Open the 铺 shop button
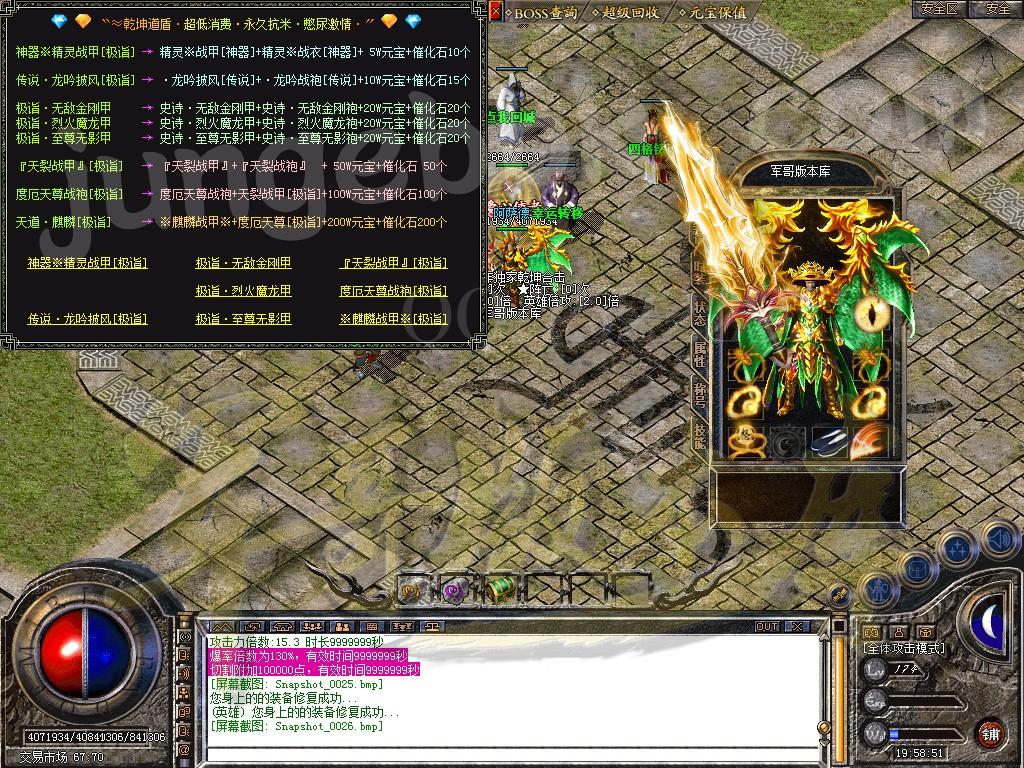Image resolution: width=1024 pixels, height=768 pixels. (x=991, y=732)
